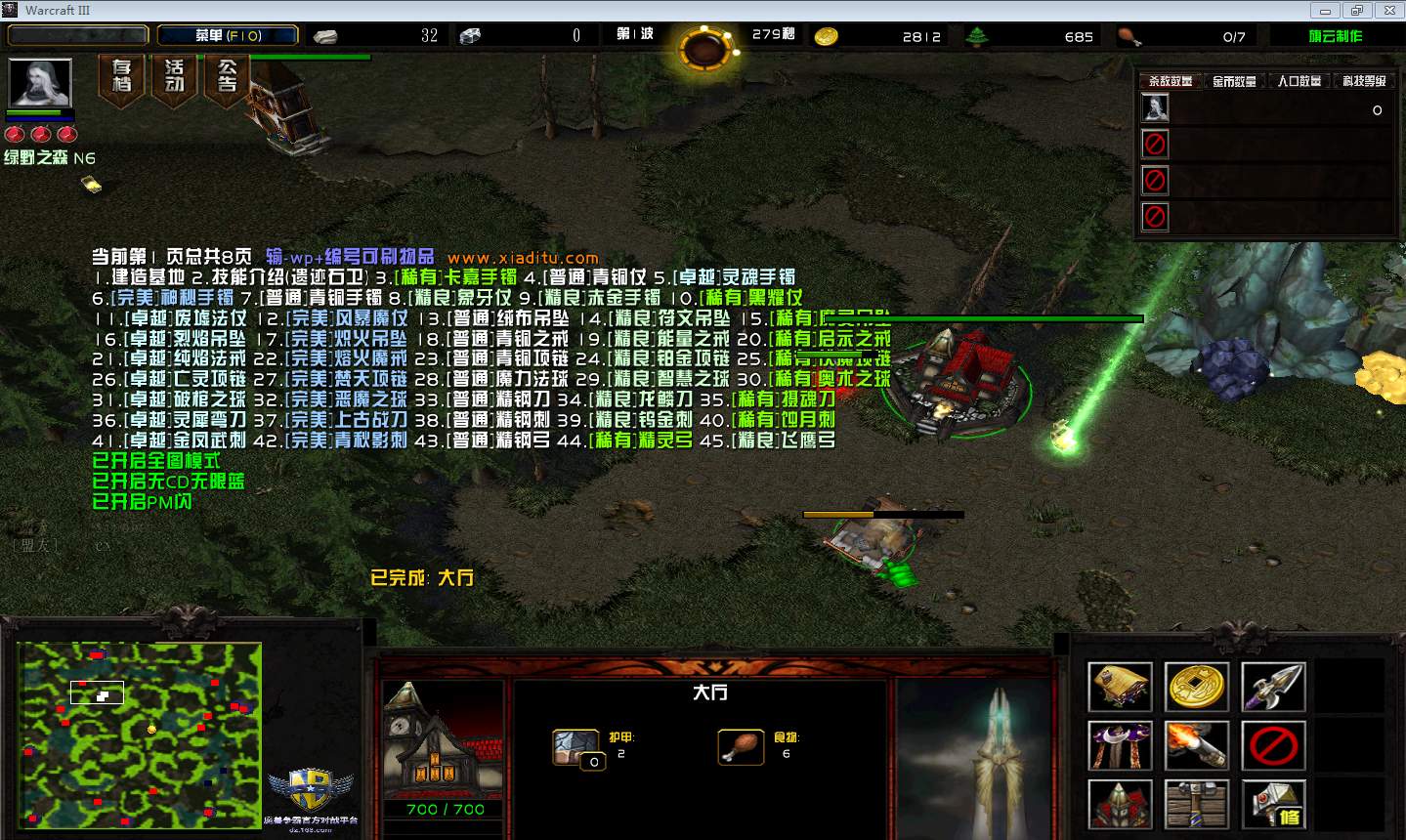Select the spear upgrade icon

click(x=1273, y=687)
